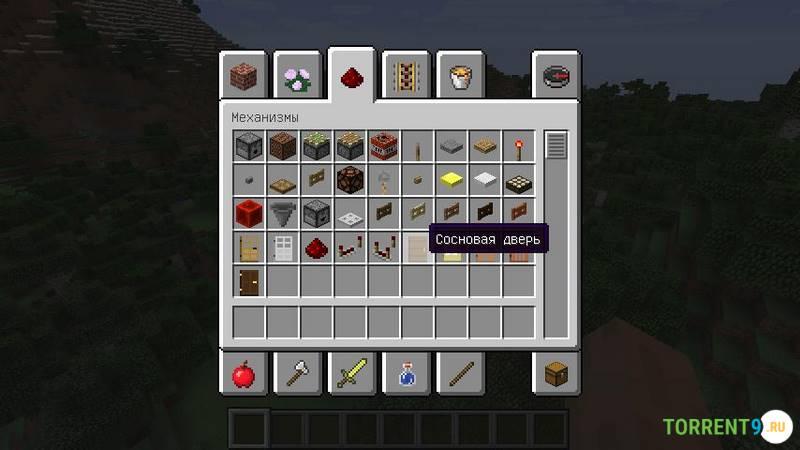Select the potion Brewing tab

tap(405, 375)
